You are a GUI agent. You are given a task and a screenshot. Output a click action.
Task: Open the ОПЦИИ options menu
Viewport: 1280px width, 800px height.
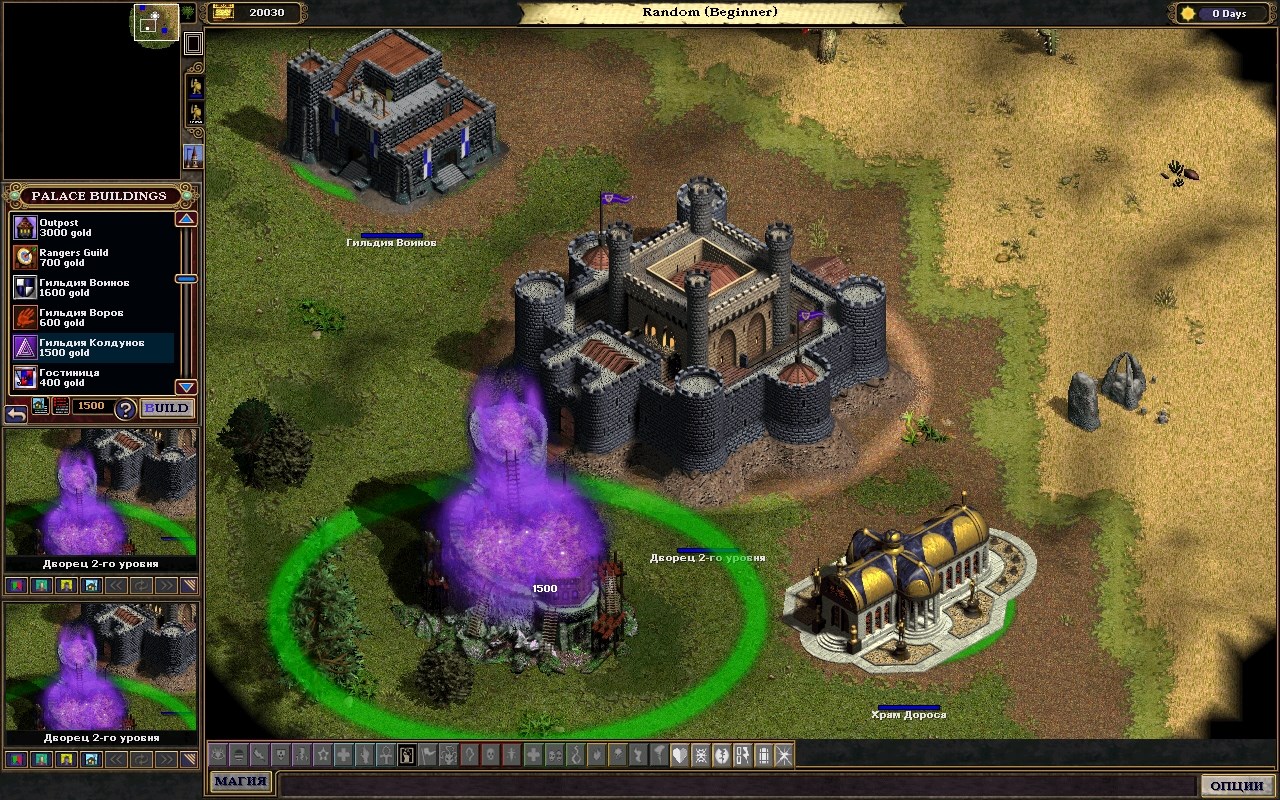(x=1236, y=785)
